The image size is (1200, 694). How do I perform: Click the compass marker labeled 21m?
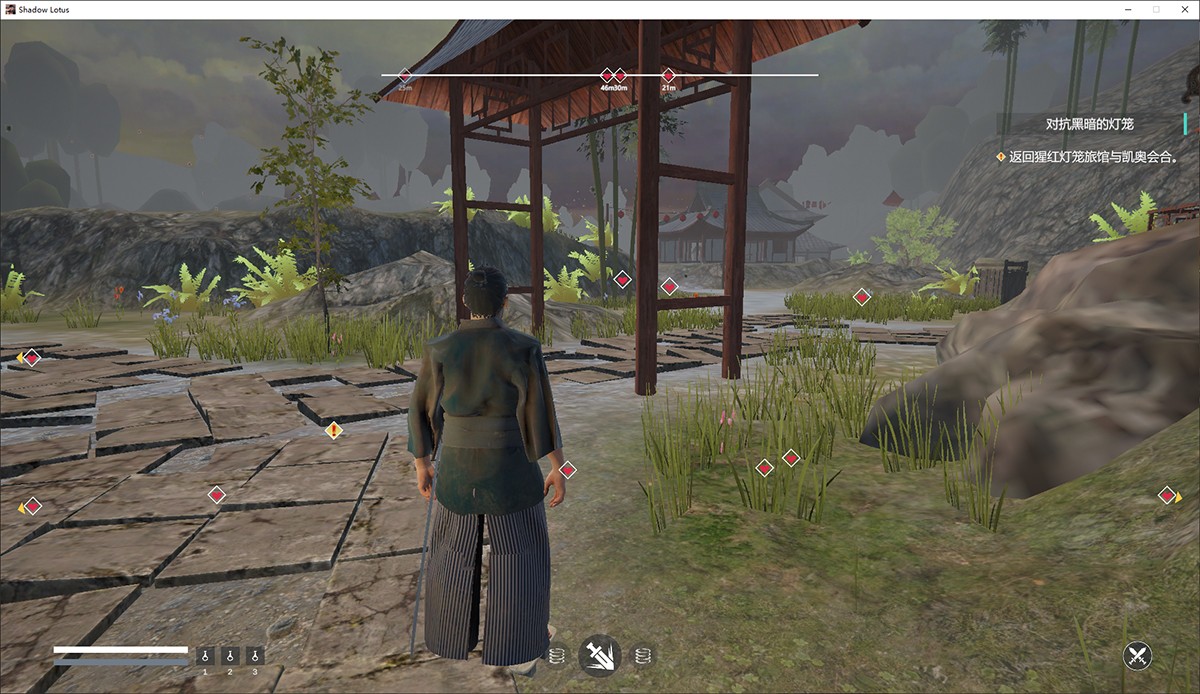[x=669, y=75]
